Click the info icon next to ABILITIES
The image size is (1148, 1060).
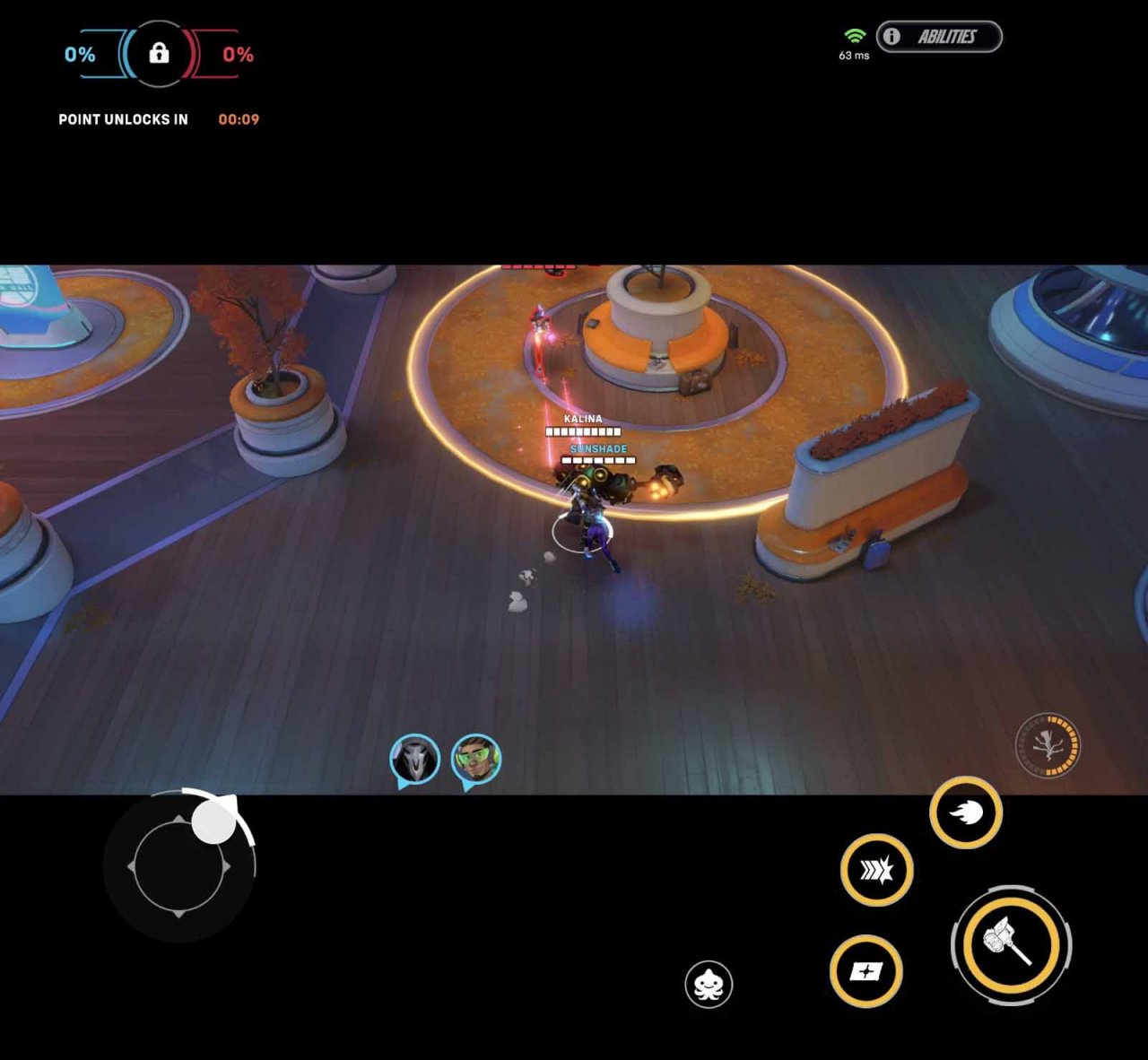pos(891,37)
